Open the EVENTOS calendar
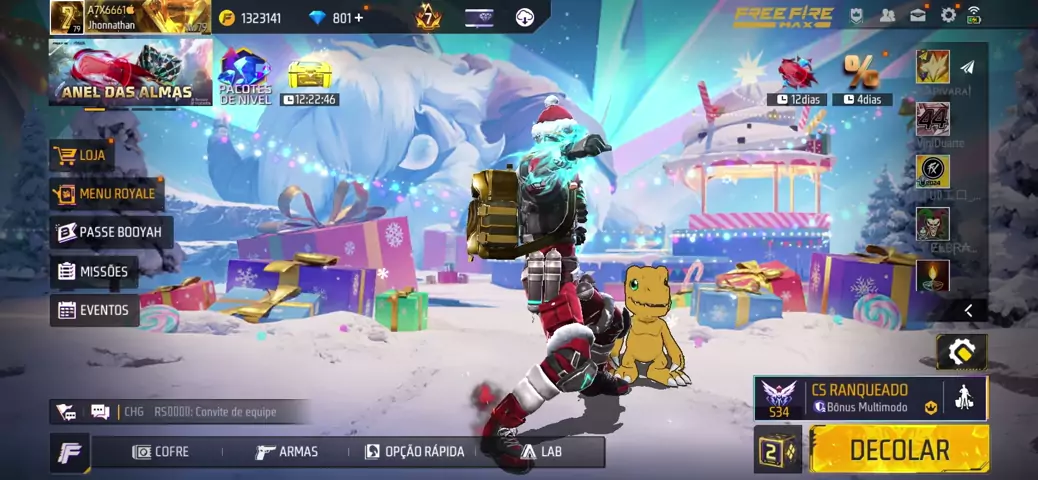This screenshot has height=480, width=1038. [x=94, y=310]
